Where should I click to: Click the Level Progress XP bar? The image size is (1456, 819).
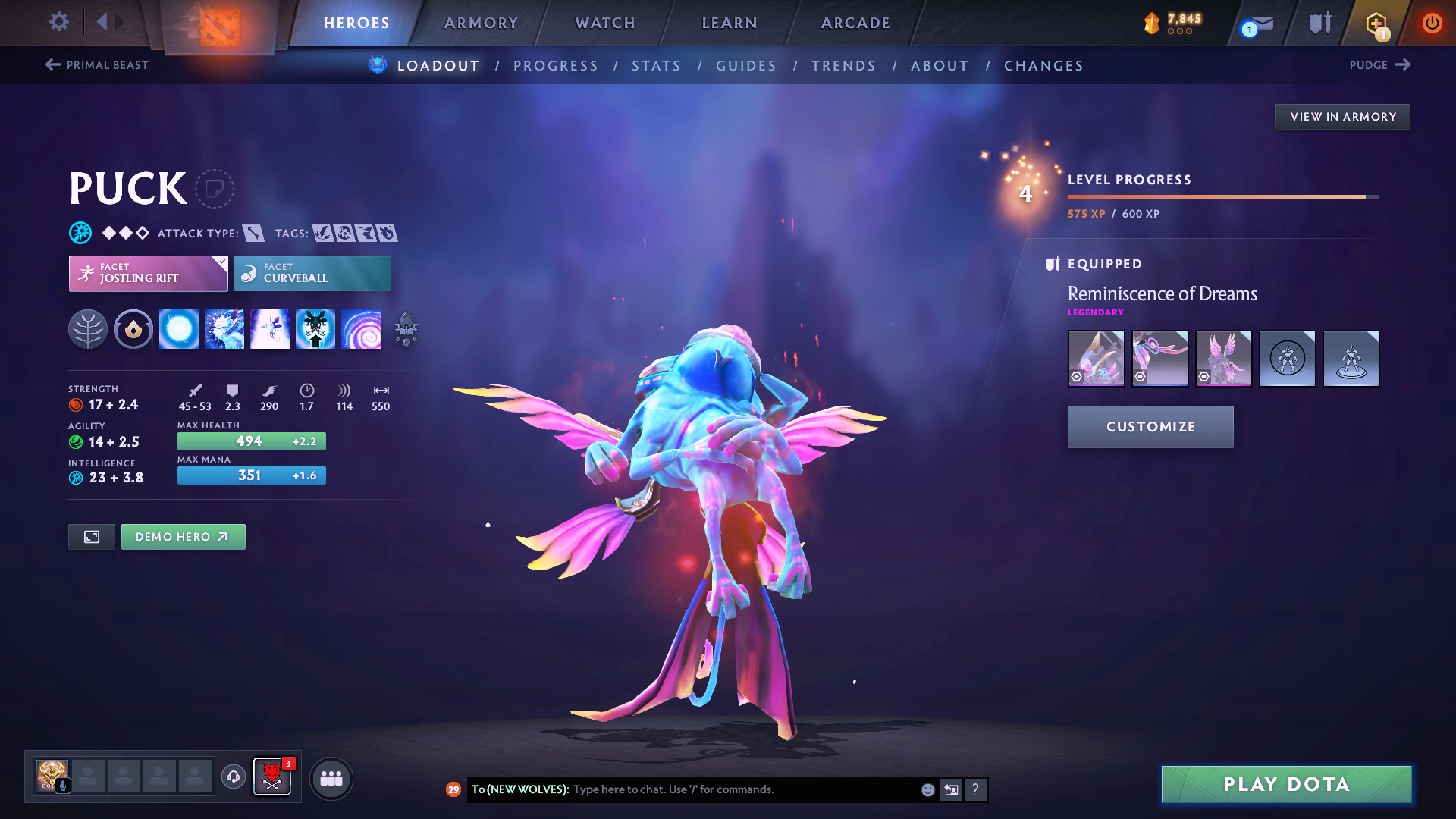(1221, 196)
